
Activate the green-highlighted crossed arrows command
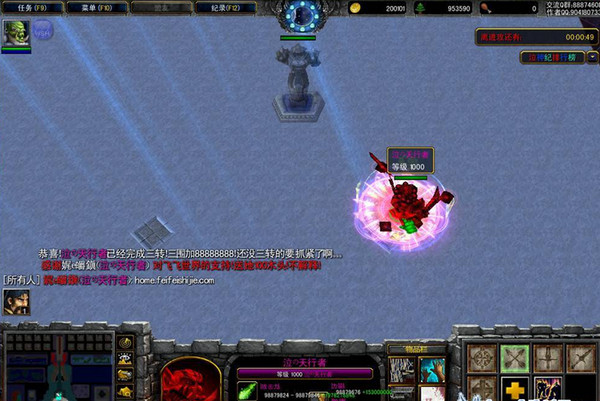(513, 358)
